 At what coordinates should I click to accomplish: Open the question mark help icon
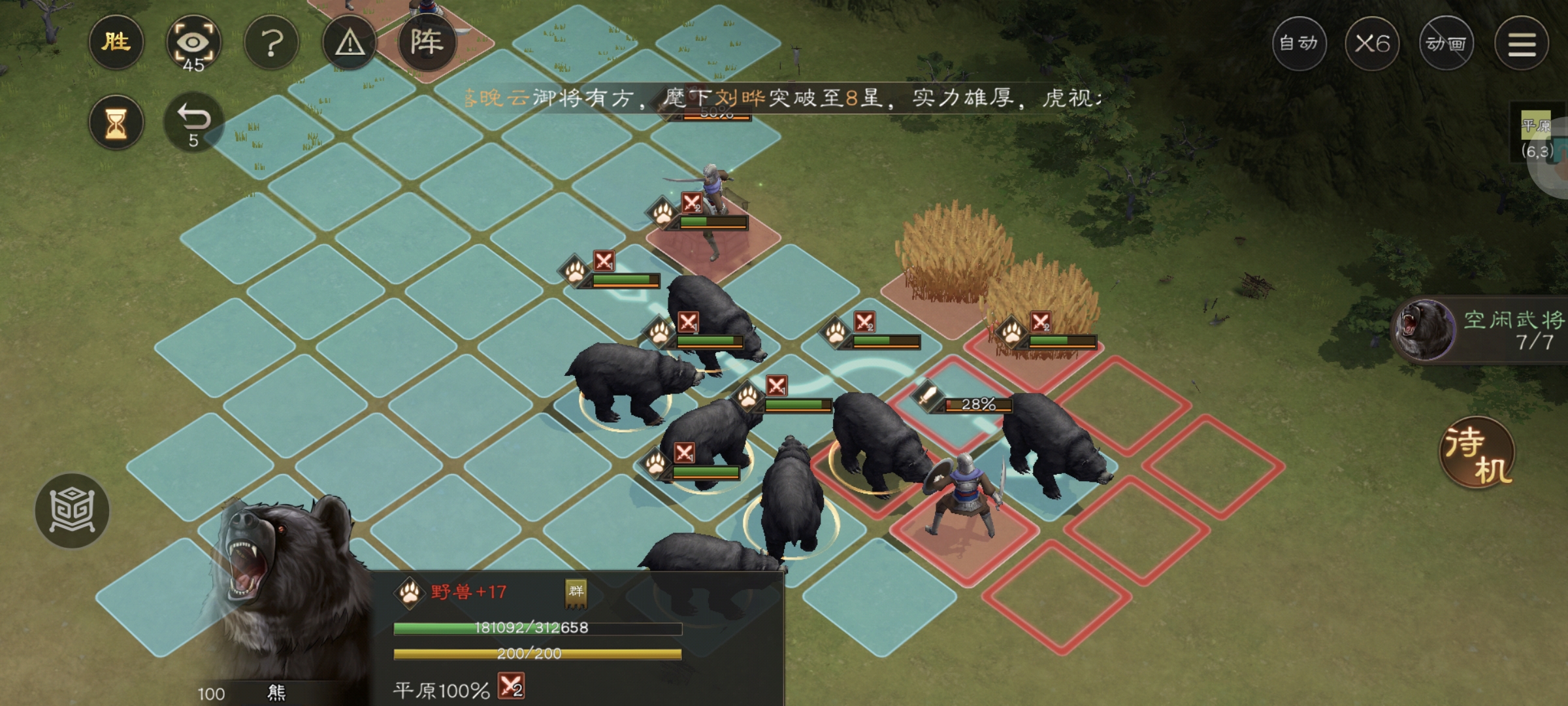(272, 42)
